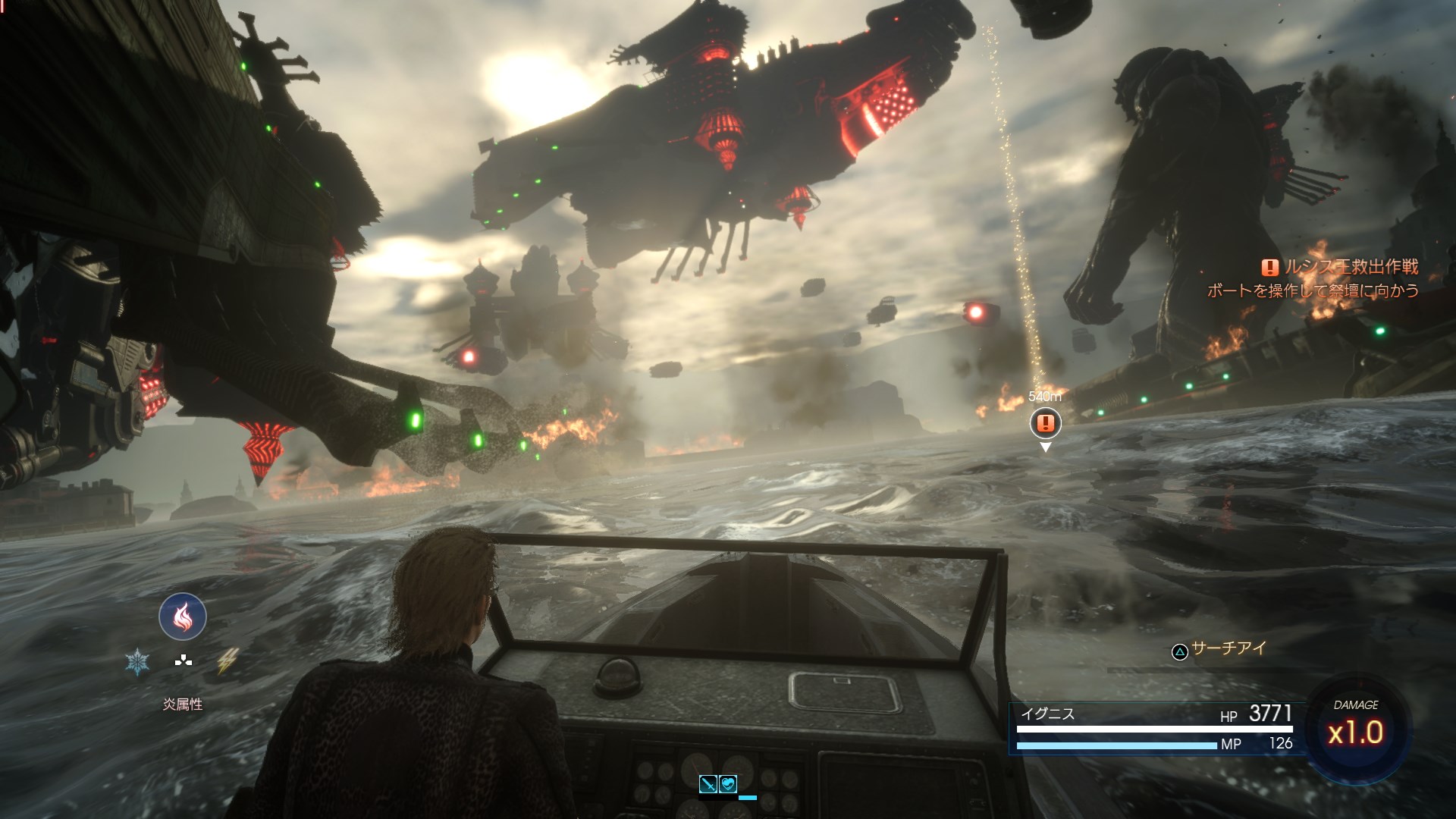The height and width of the screenshot is (819, 1456).
Task: Click the 540m distance label
Action: [x=1044, y=396]
